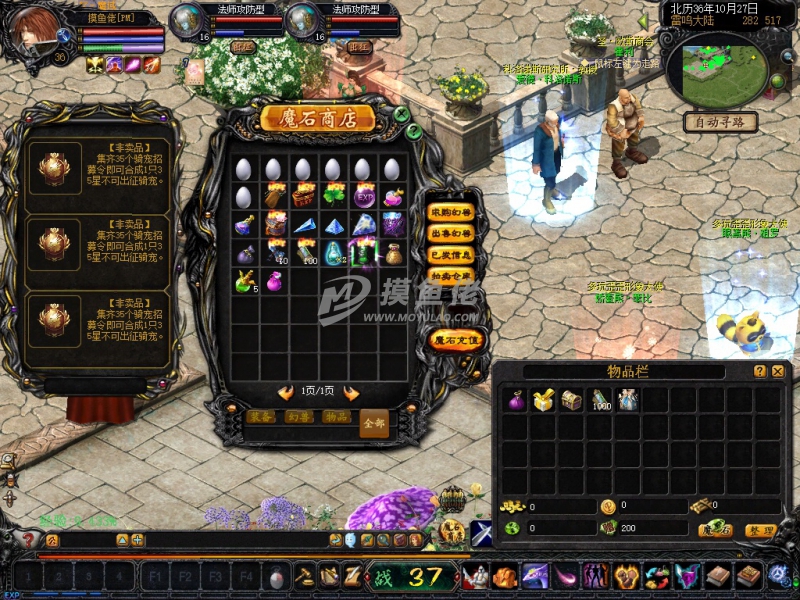Open the 物品栏 help question mark

coord(760,371)
